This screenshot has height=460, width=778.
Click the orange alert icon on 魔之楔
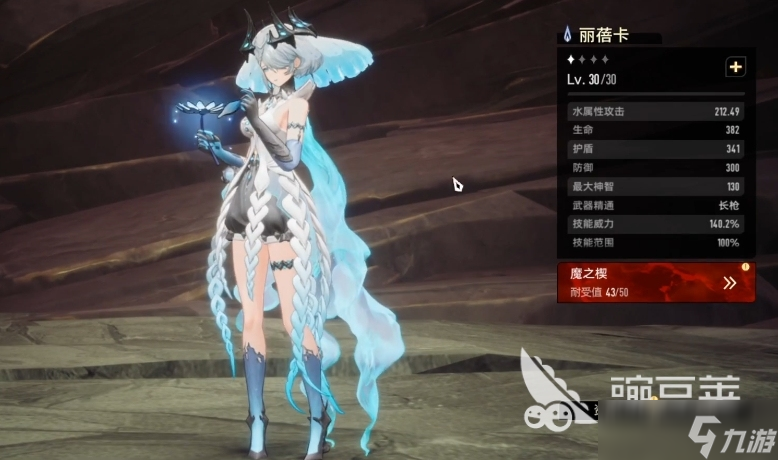pyautogui.click(x=745, y=267)
